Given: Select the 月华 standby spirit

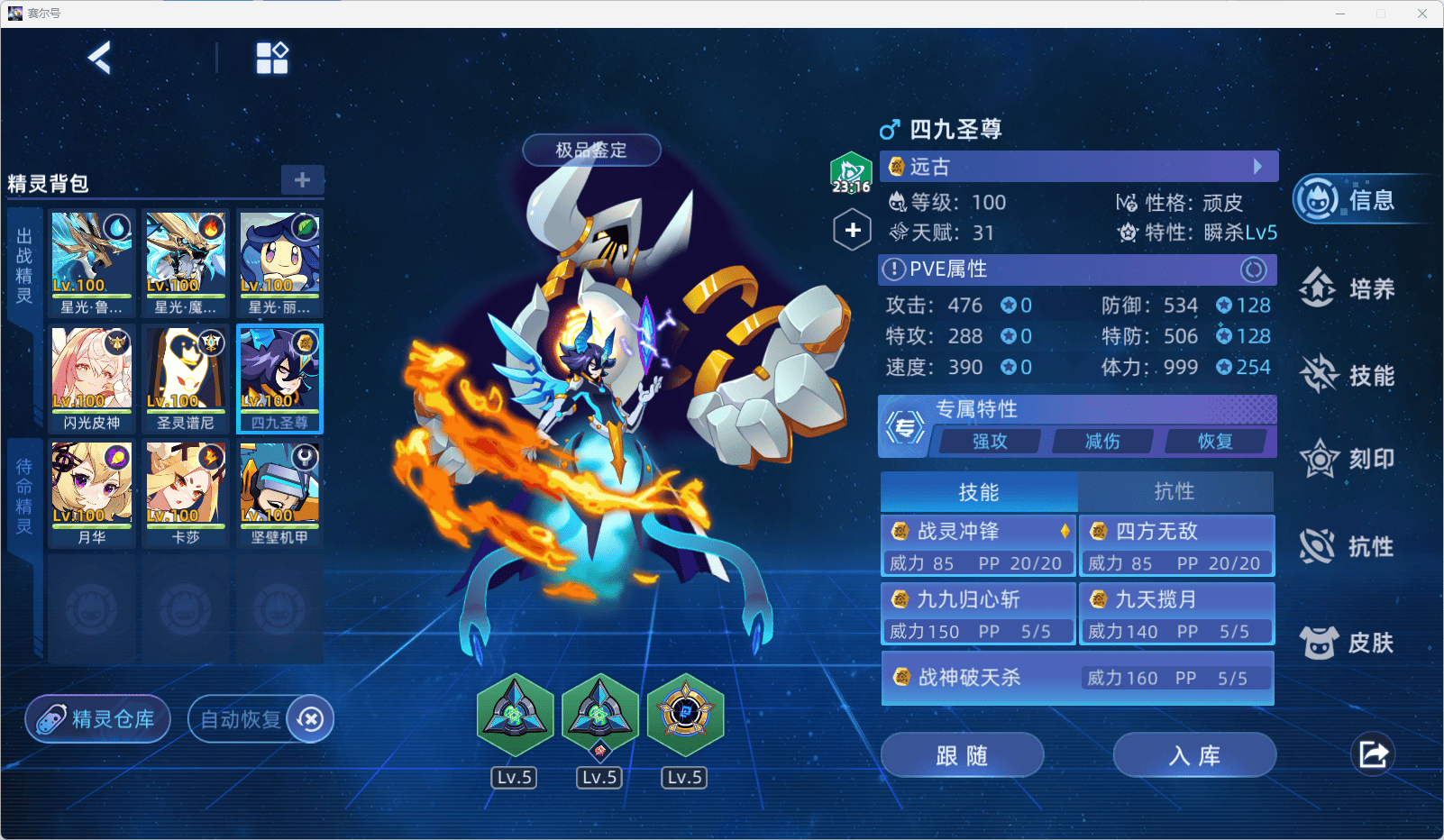Looking at the screenshot, I should click(x=92, y=493).
